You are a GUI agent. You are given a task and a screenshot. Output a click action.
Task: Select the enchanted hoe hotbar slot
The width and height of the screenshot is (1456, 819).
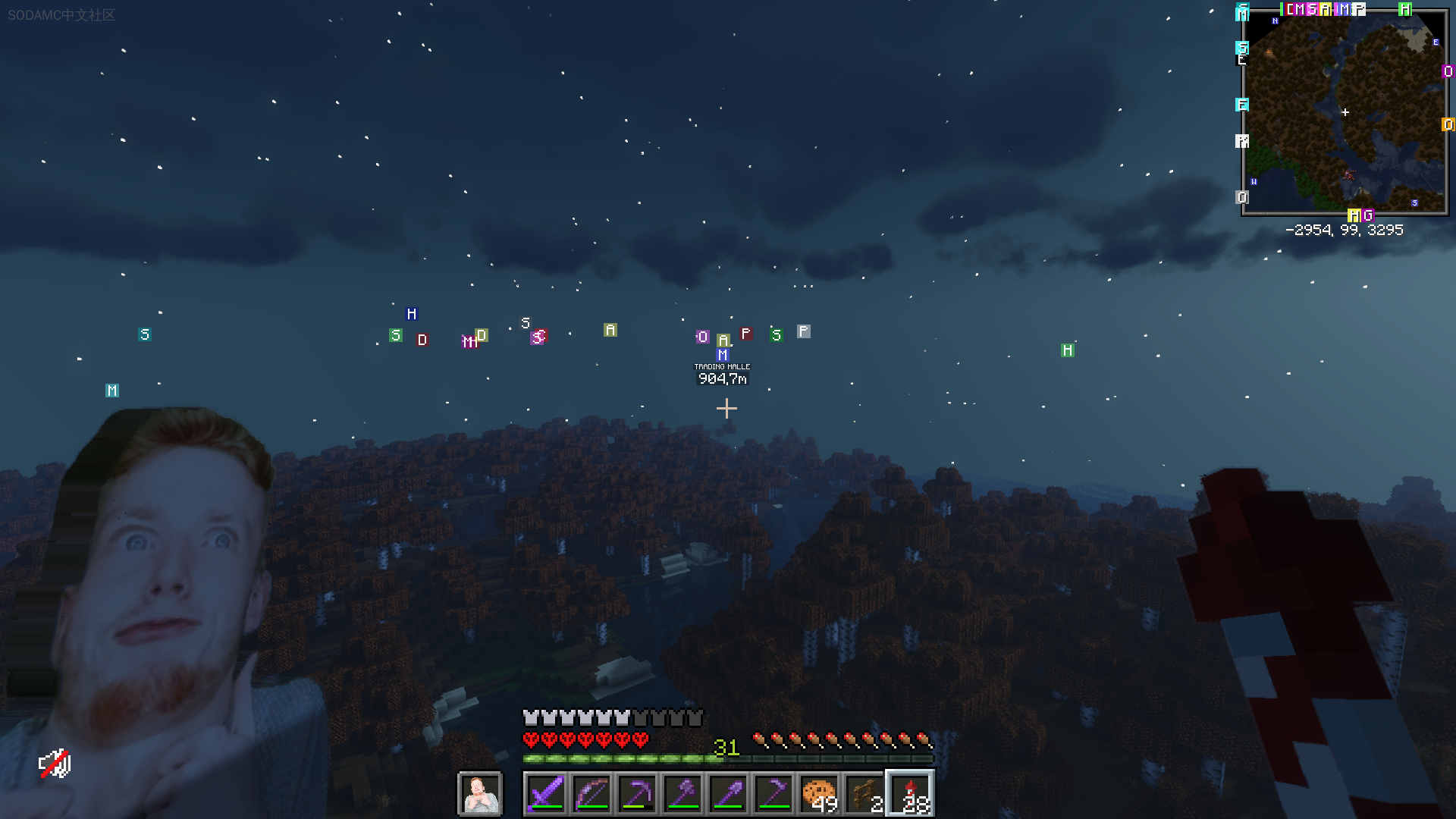coord(773,794)
